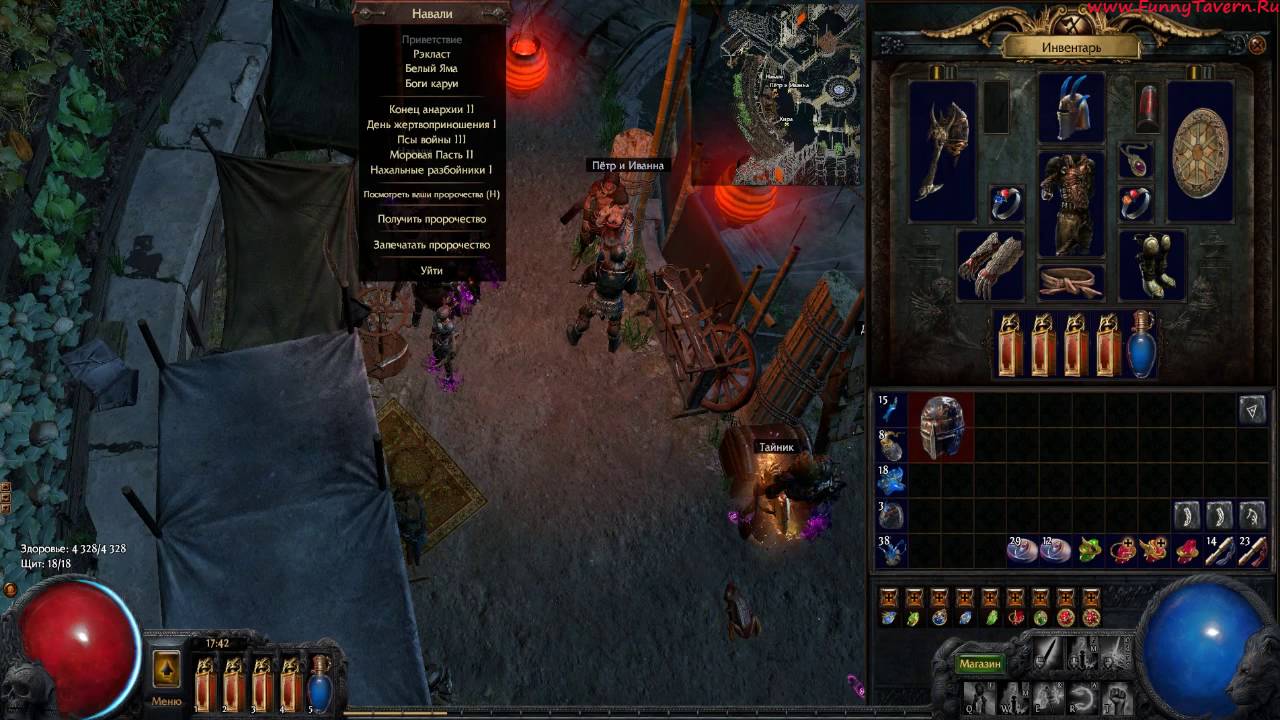Viewport: 1280px width, 720px height.
Task: Choose the Псы войны III entry
Action: point(431,140)
